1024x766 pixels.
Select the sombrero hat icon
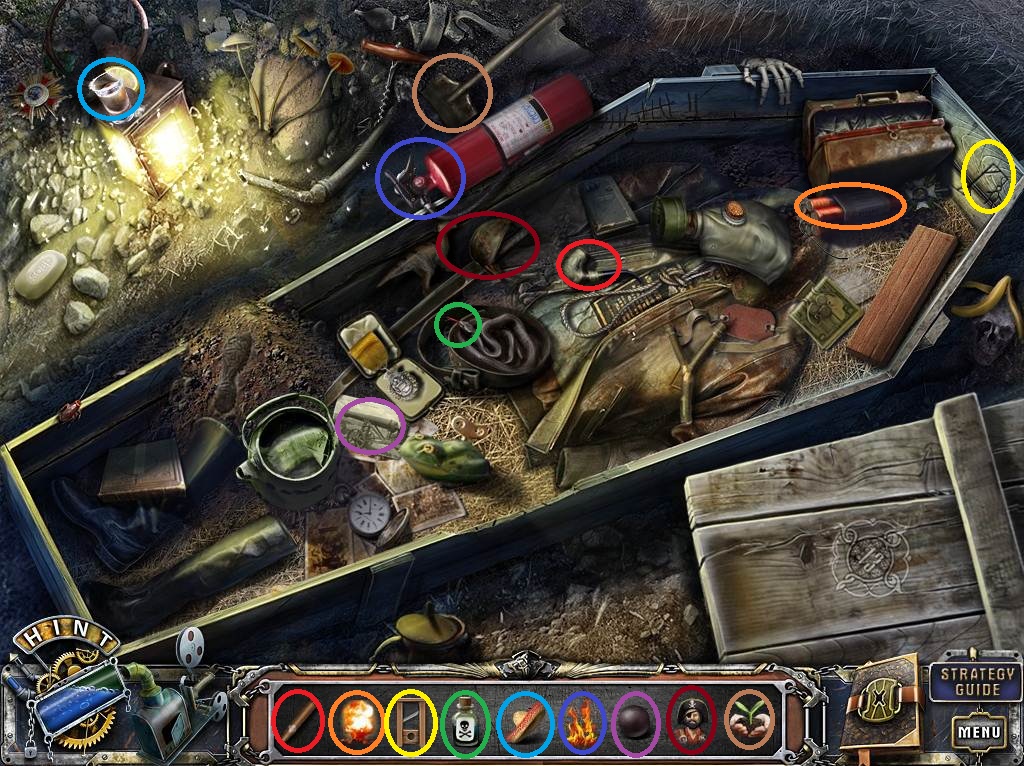525,720
